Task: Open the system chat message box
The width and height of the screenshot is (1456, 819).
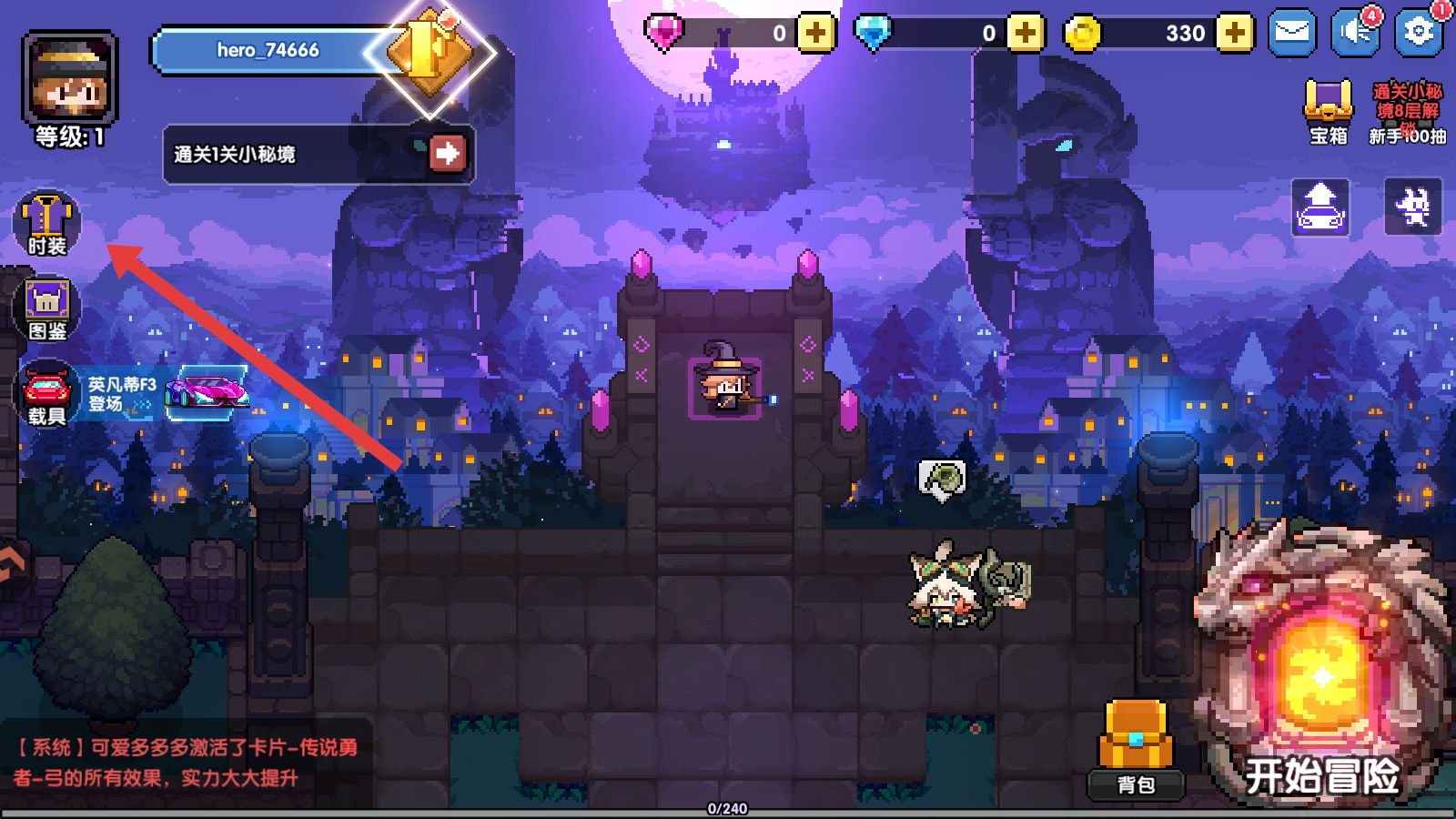Action: [187, 763]
